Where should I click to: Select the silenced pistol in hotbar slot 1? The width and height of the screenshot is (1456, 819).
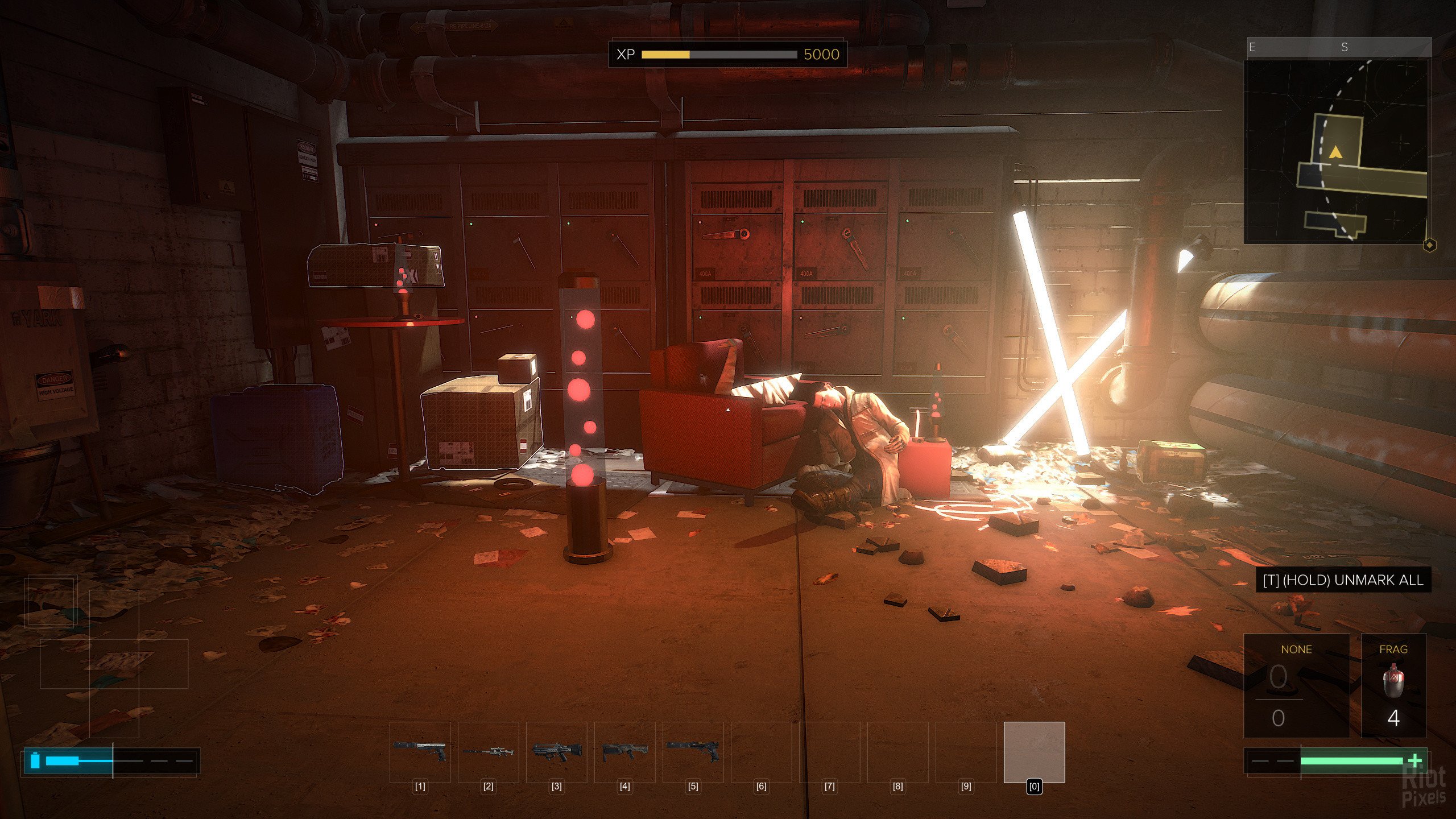(420, 752)
